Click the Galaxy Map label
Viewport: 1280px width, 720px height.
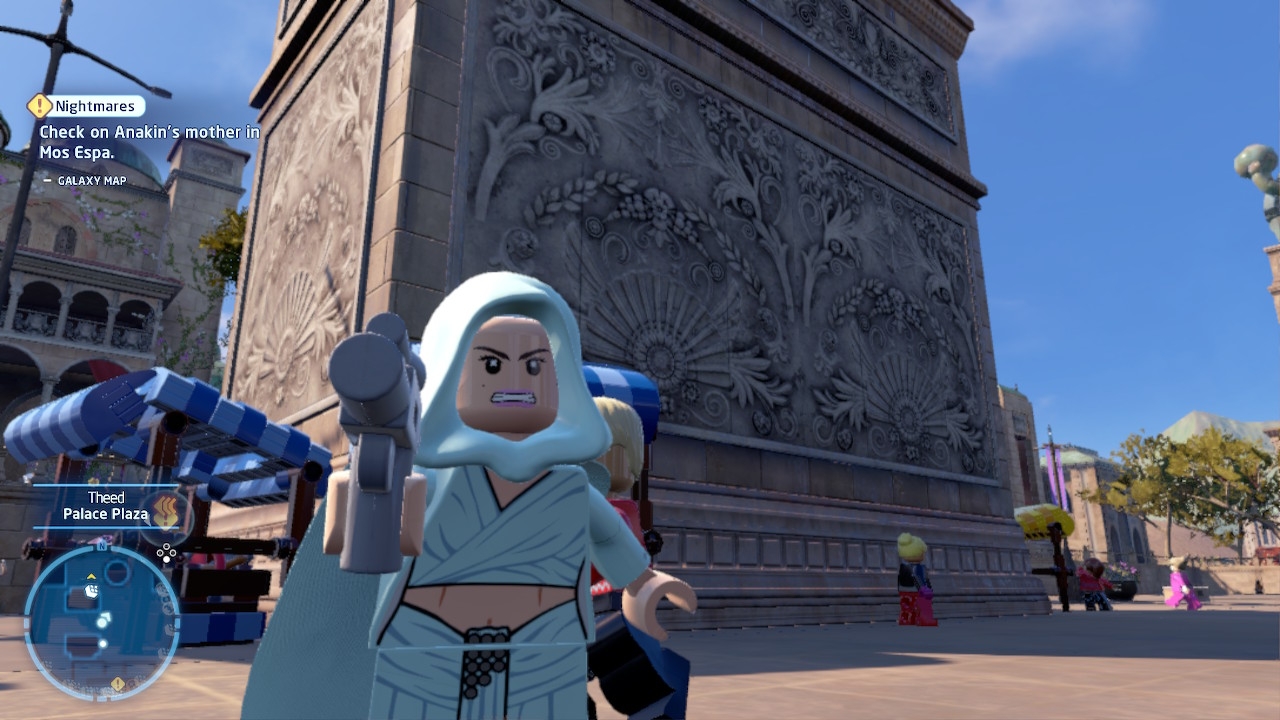(x=92, y=181)
